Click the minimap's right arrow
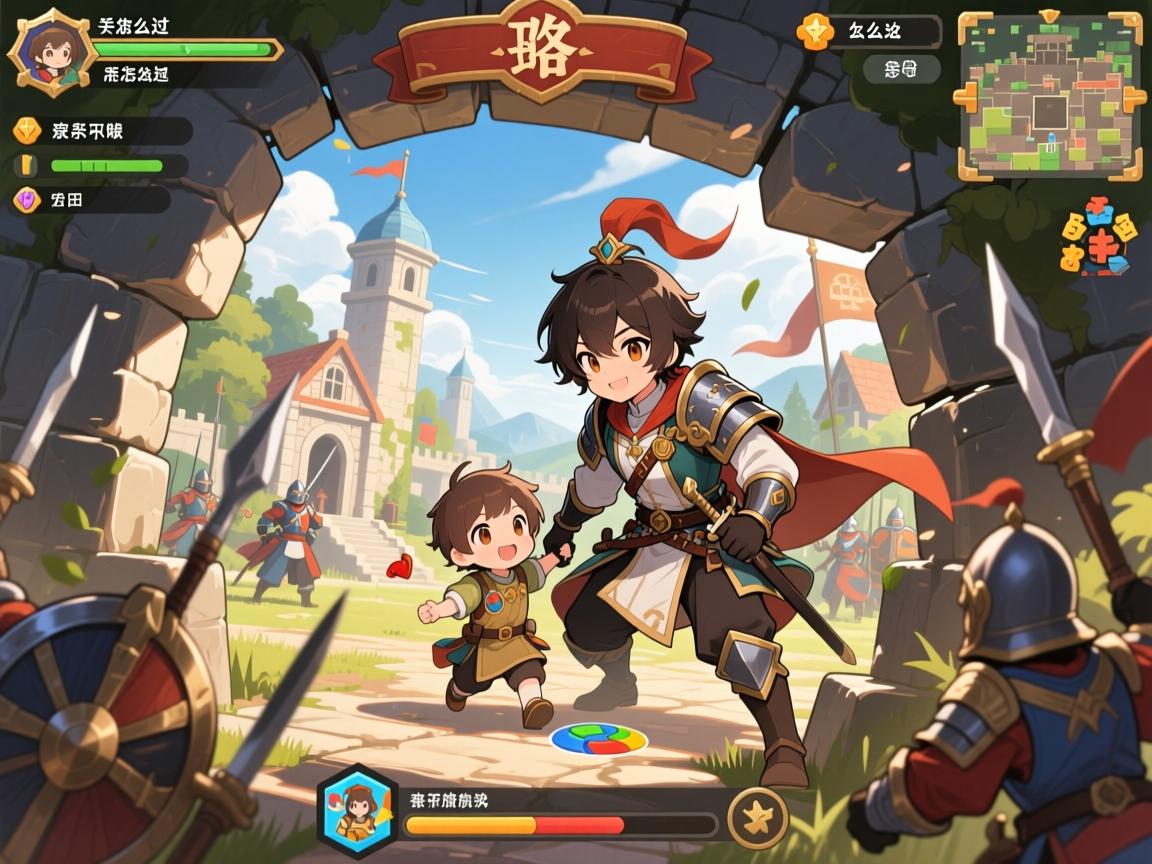Screen dimensions: 1152x864 point(1132,98)
